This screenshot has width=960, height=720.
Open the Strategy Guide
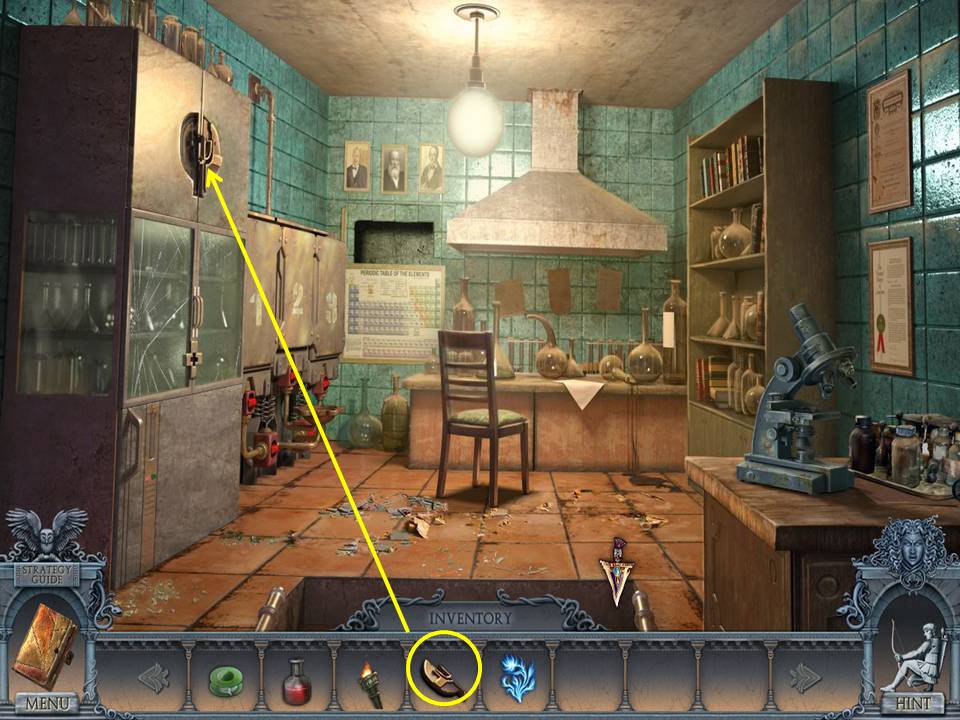point(44,572)
